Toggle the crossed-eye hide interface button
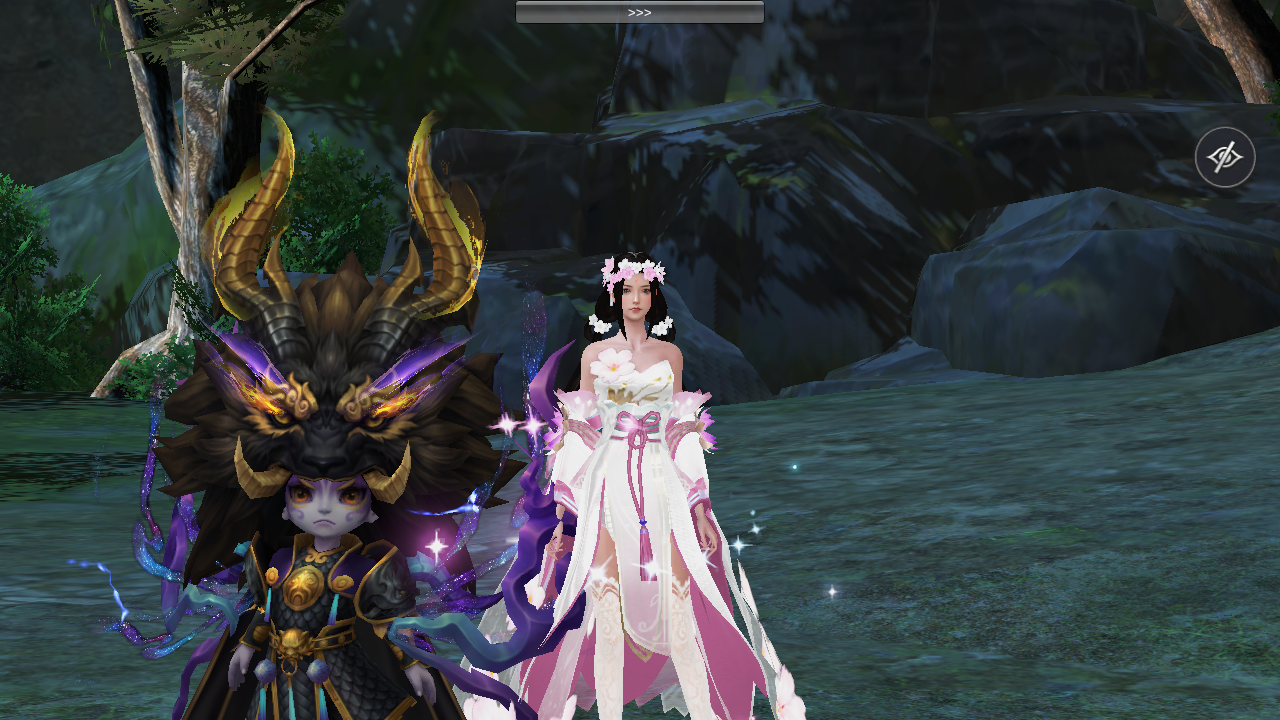 click(x=1225, y=157)
